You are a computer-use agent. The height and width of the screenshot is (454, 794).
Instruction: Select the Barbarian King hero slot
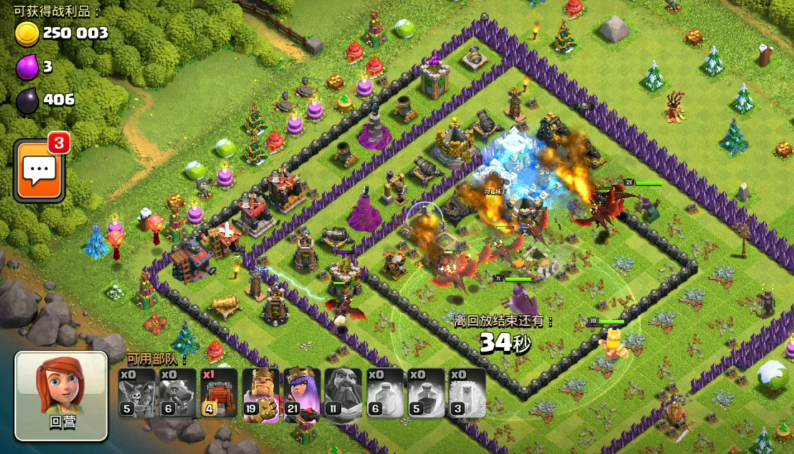[260, 392]
